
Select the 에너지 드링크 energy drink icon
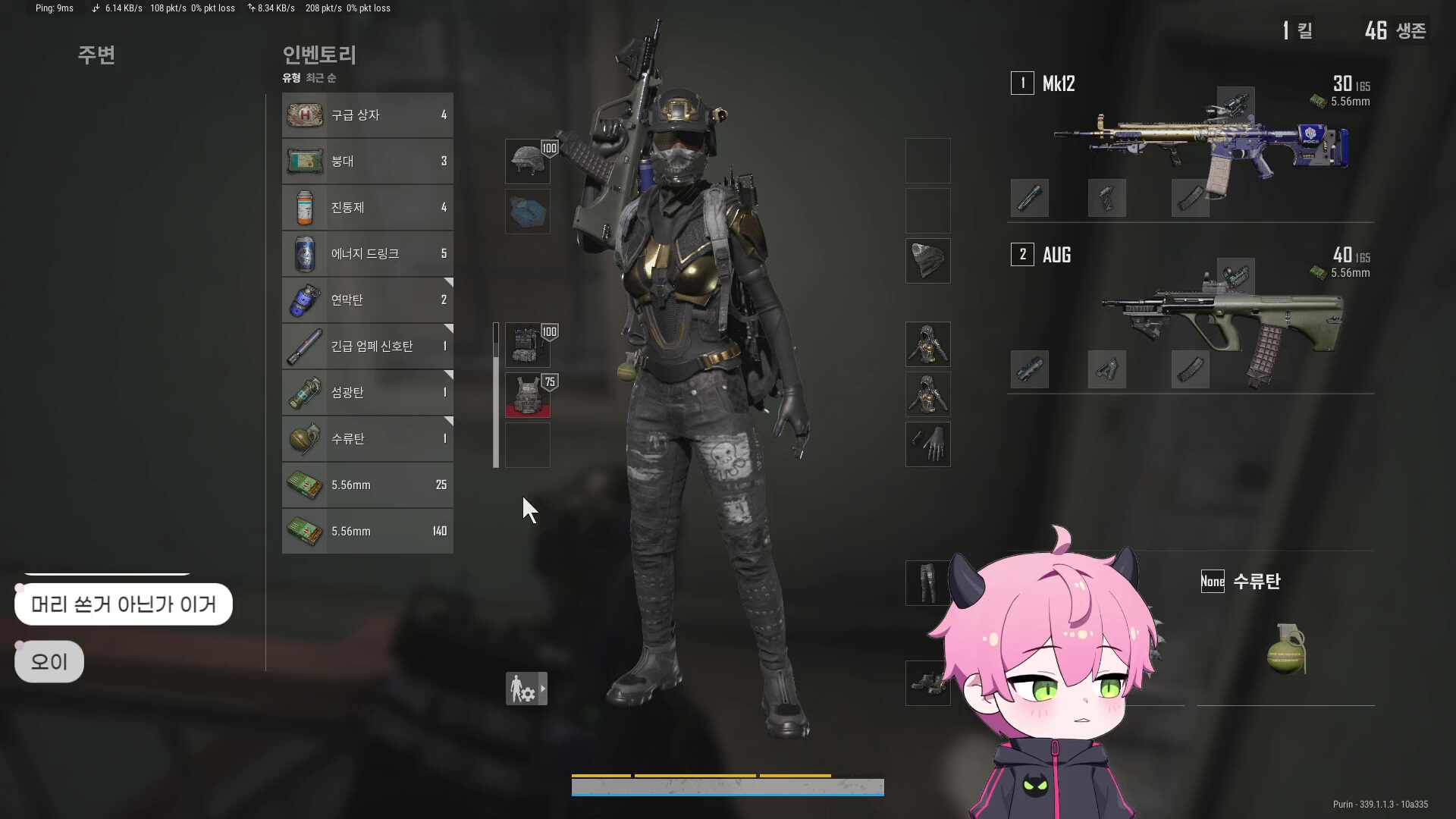pyautogui.click(x=304, y=253)
